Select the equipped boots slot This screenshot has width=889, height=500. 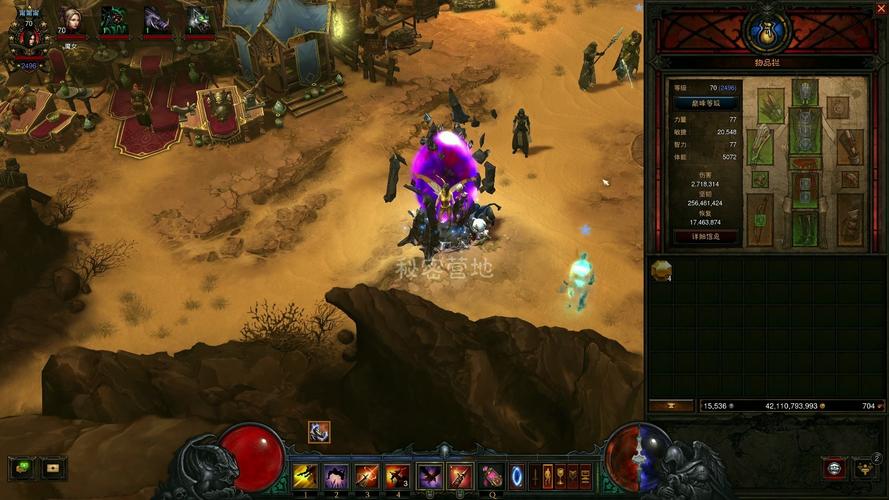coord(805,227)
